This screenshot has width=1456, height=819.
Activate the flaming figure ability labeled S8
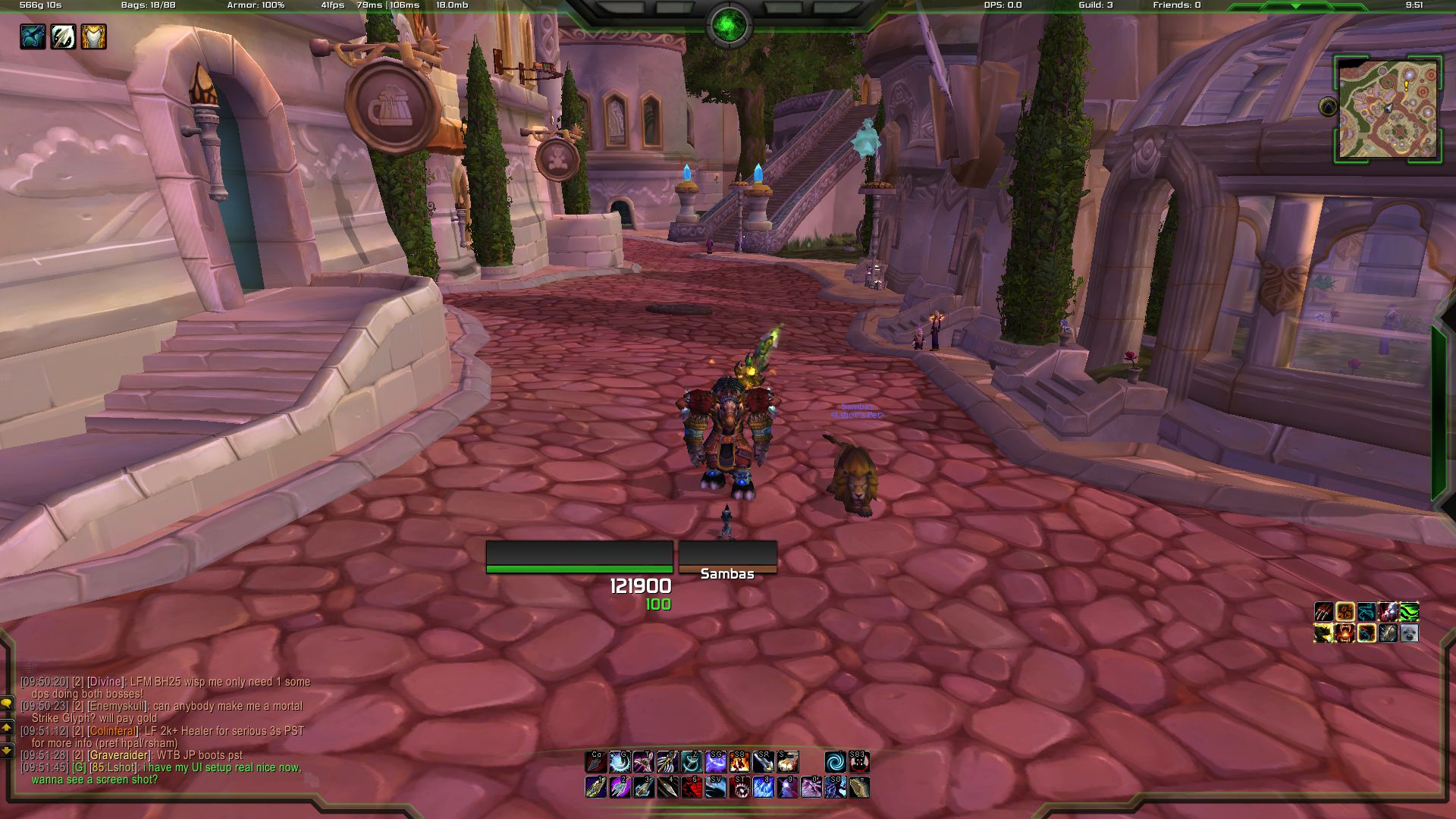pos(739,762)
